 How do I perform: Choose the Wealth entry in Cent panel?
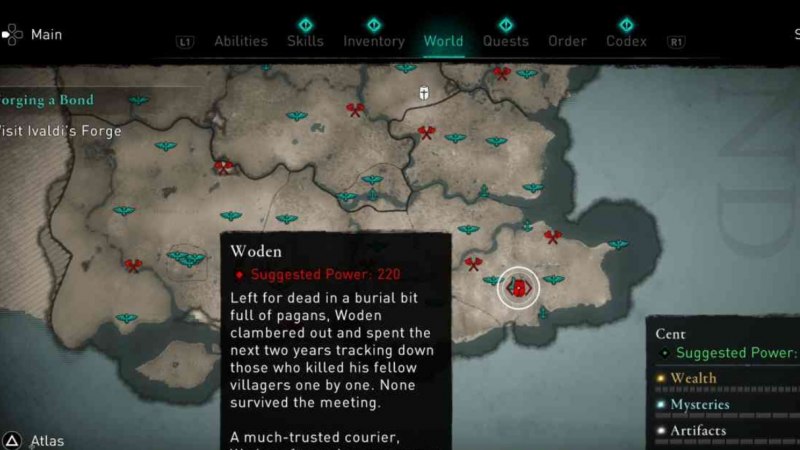[x=693, y=379]
